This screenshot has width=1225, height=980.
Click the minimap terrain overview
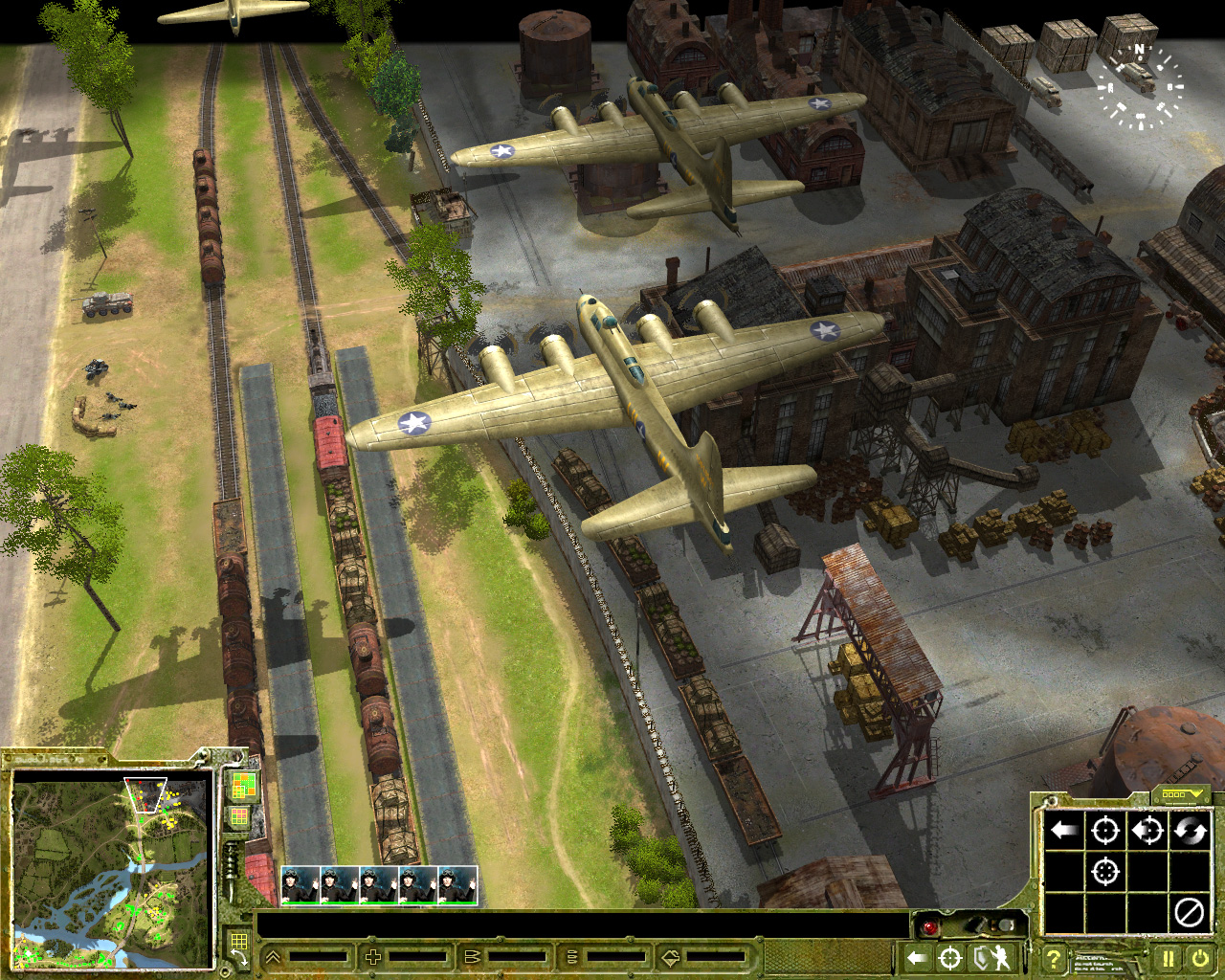110,871
